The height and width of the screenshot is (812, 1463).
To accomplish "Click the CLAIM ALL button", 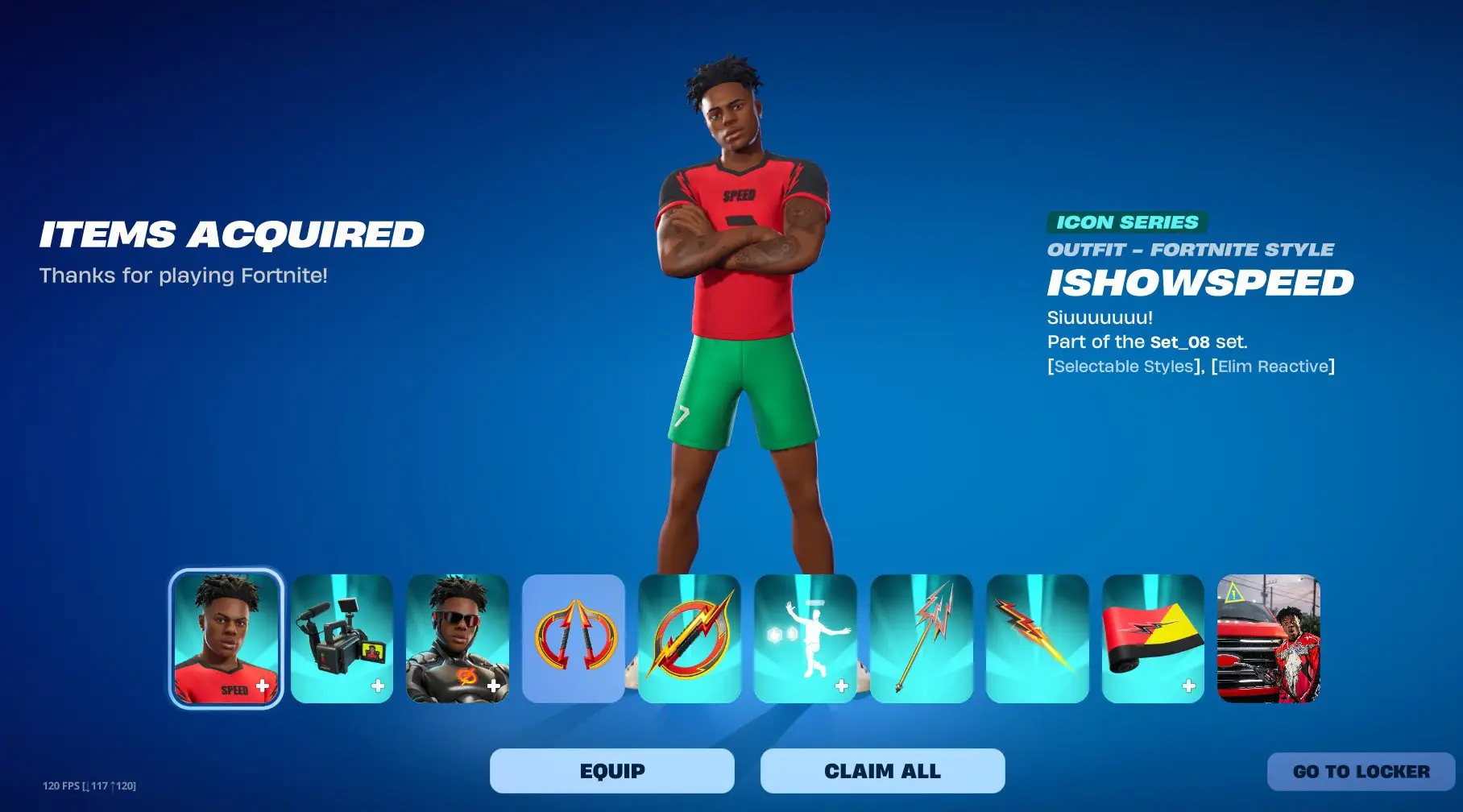I will click(881, 770).
